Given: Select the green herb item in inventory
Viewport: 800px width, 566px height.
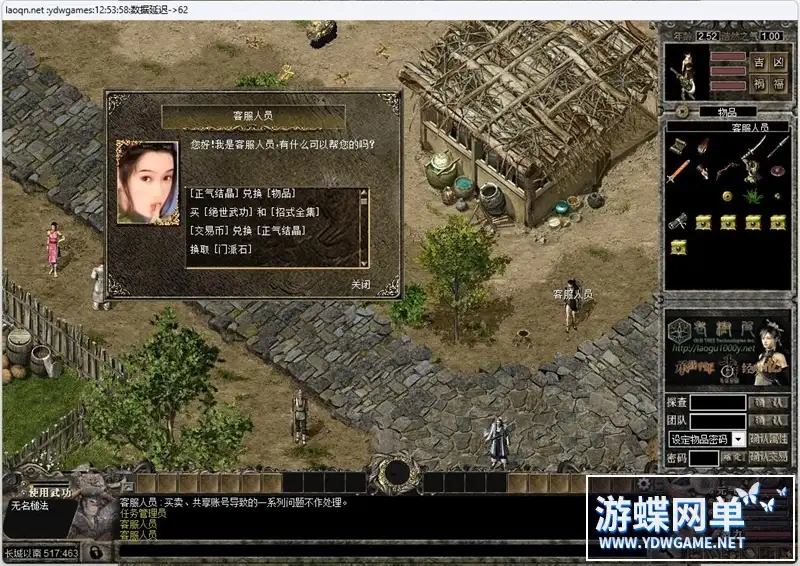Looking at the screenshot, I should 751,196.
